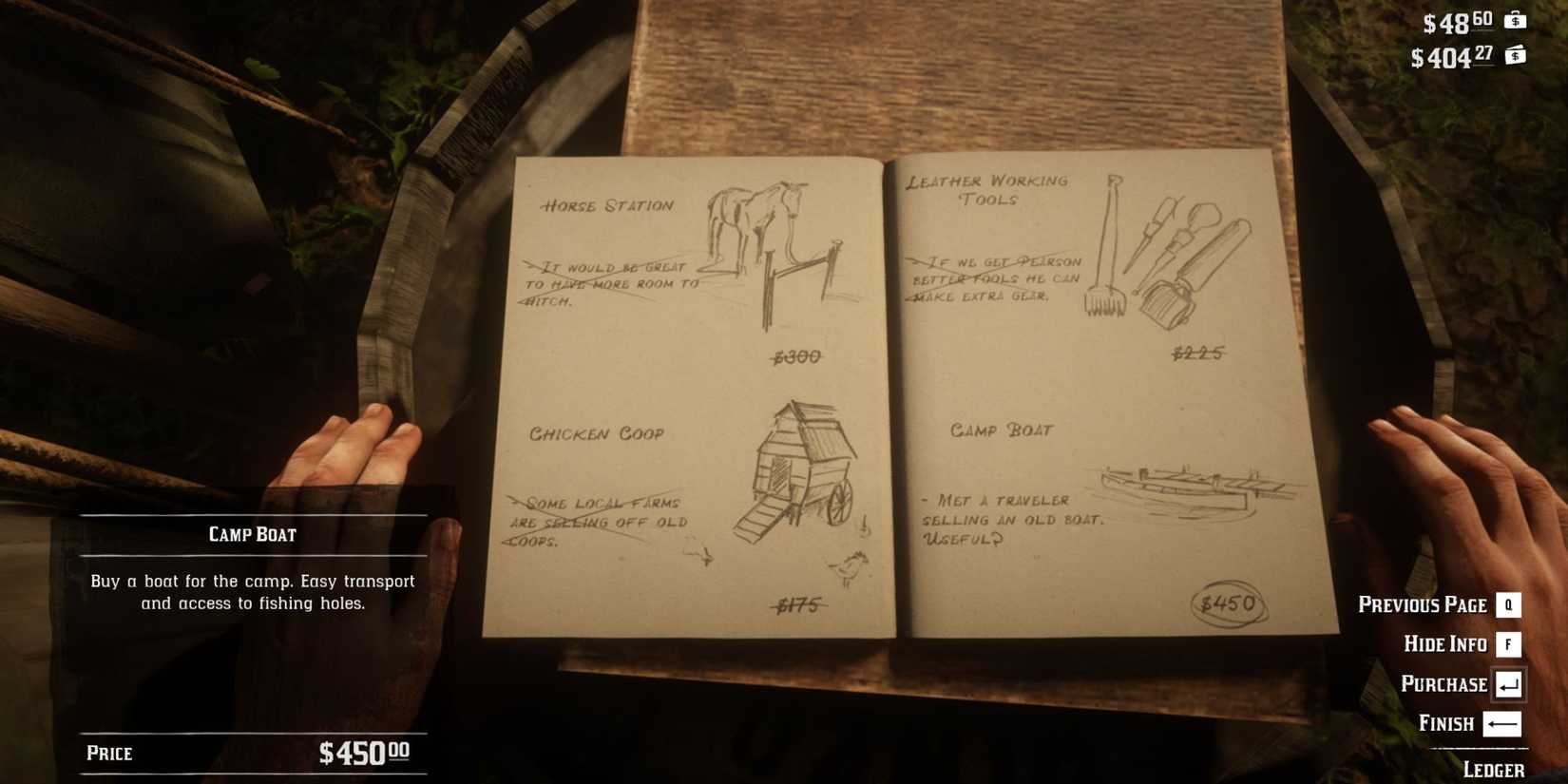Click the Enter key prompt for Purchase
Viewport: 1568px width, 784px height.
coord(1507,683)
